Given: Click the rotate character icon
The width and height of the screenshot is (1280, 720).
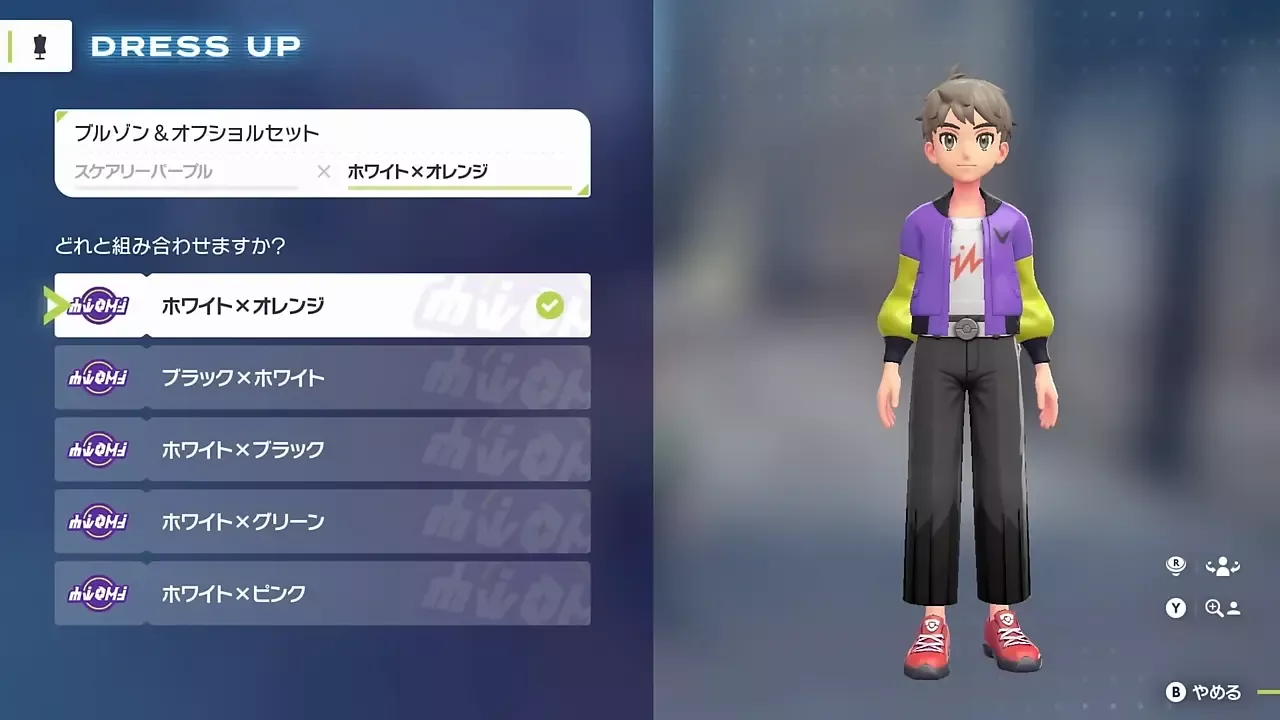Looking at the screenshot, I should point(1225,565).
